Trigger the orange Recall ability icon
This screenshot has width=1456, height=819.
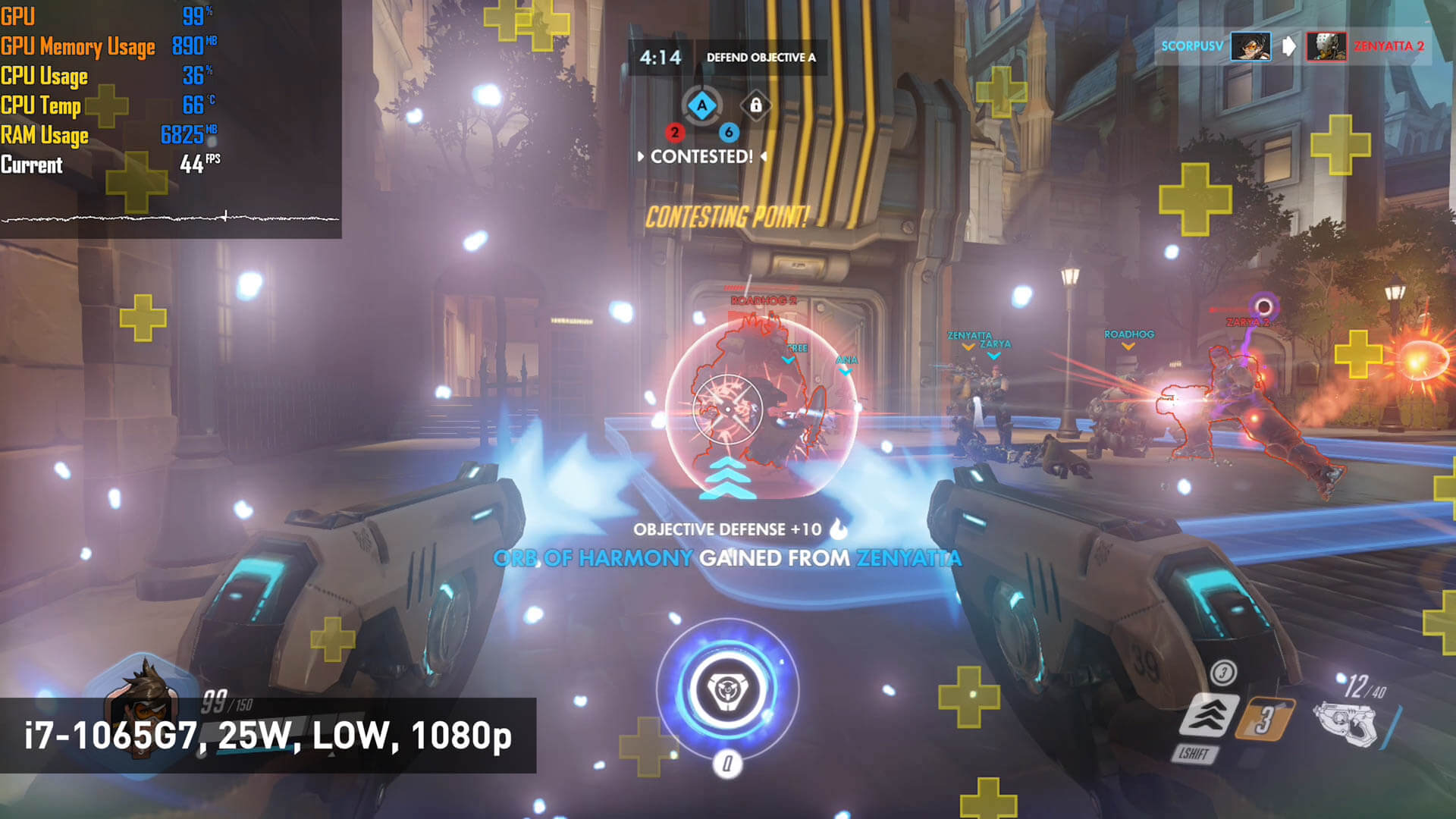[1263, 719]
